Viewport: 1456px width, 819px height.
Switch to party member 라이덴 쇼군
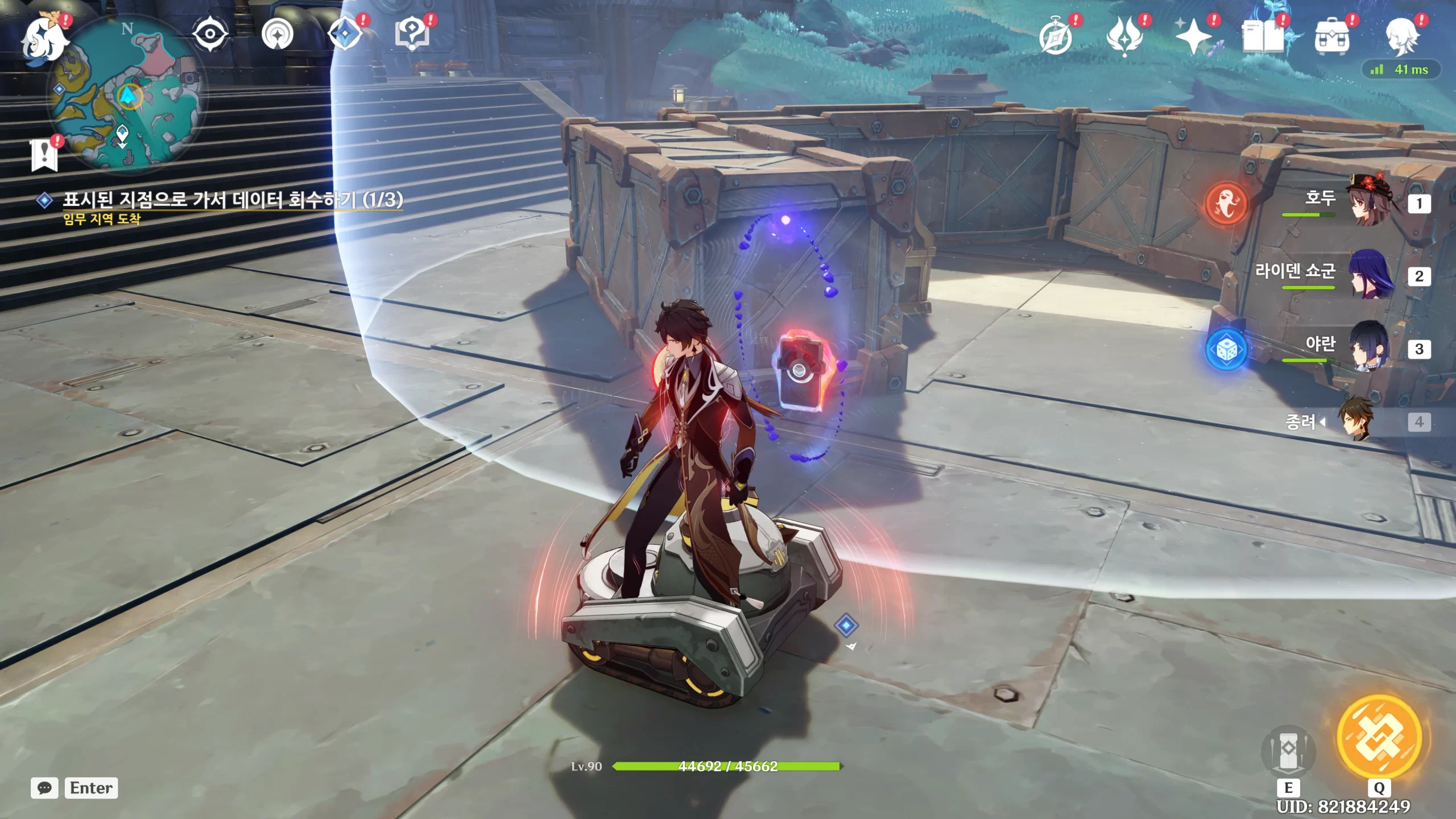pyautogui.click(x=1365, y=276)
